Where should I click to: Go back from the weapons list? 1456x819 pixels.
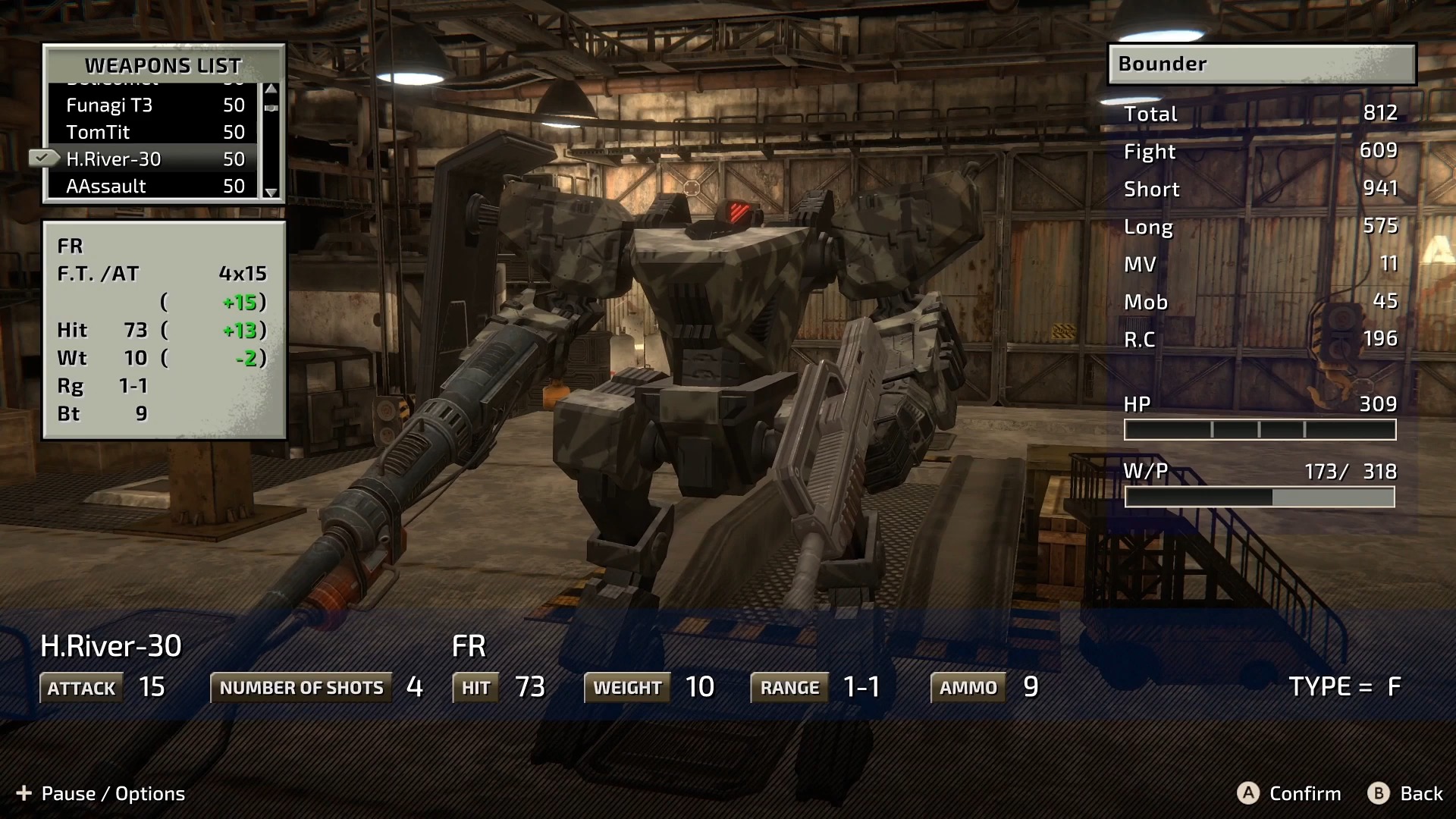click(1405, 793)
